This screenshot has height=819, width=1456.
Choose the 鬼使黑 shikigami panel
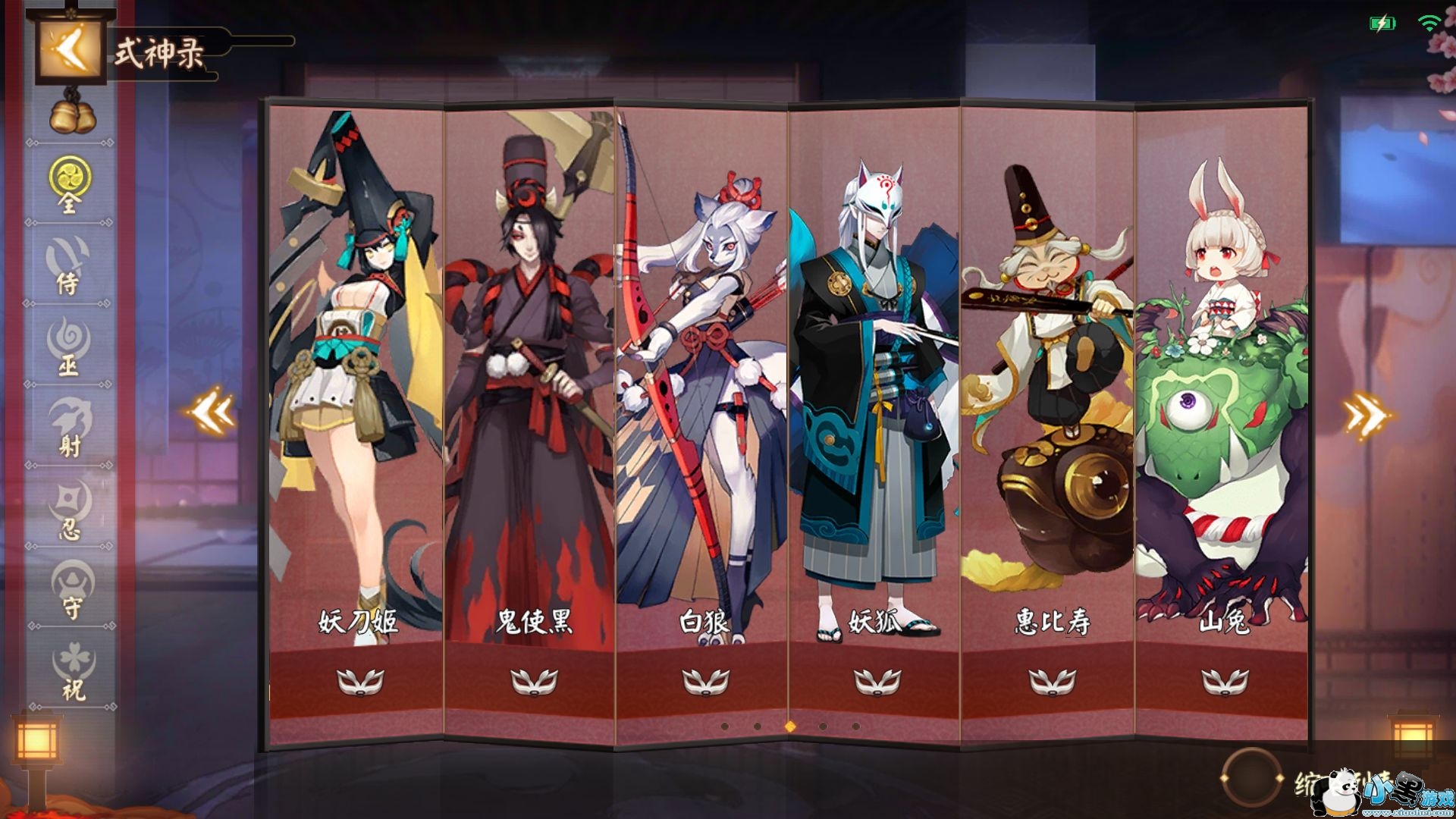tap(529, 379)
